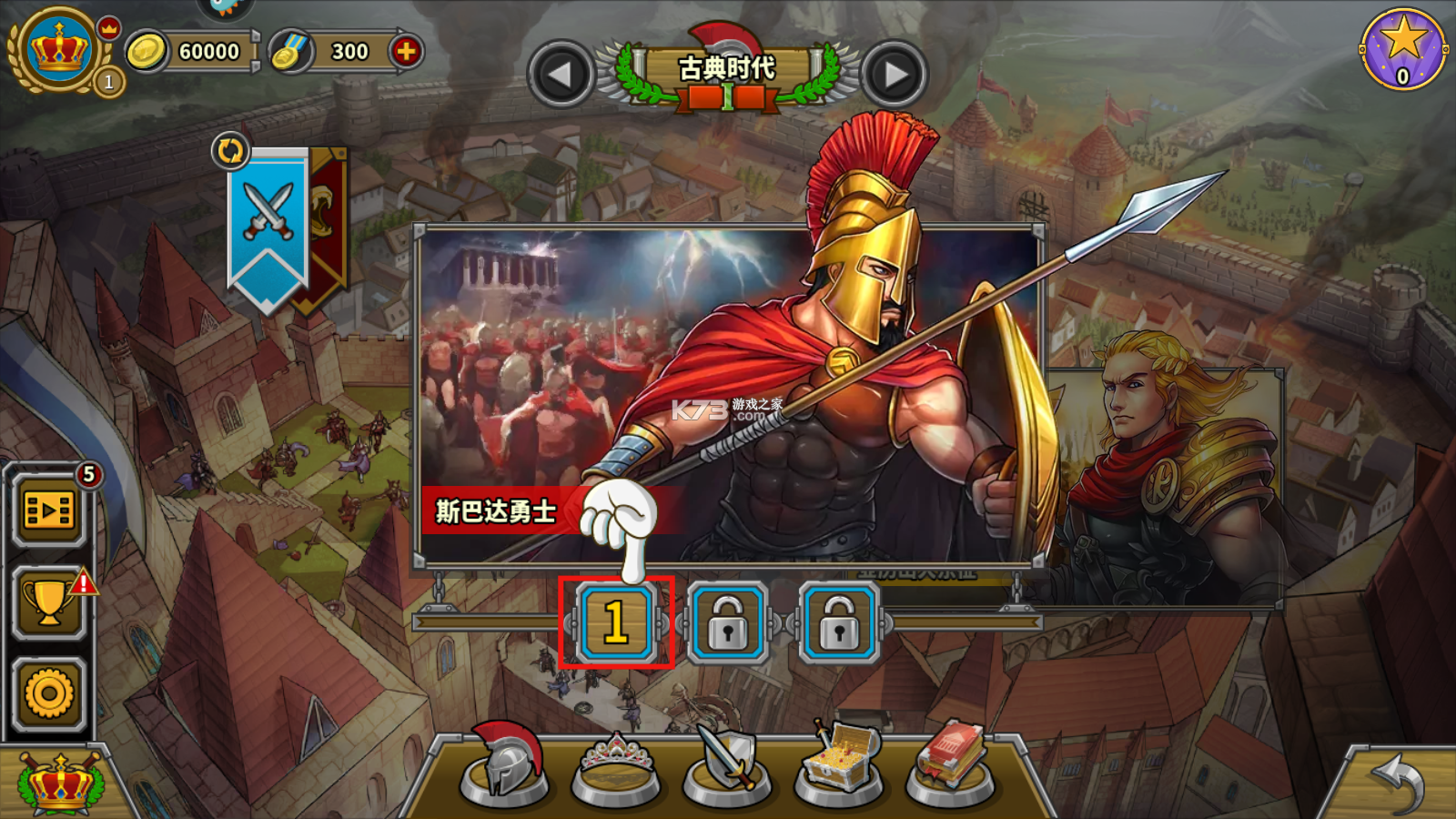Image resolution: width=1456 pixels, height=819 pixels.
Task: Advance to the next era with right arrow
Action: (895, 75)
